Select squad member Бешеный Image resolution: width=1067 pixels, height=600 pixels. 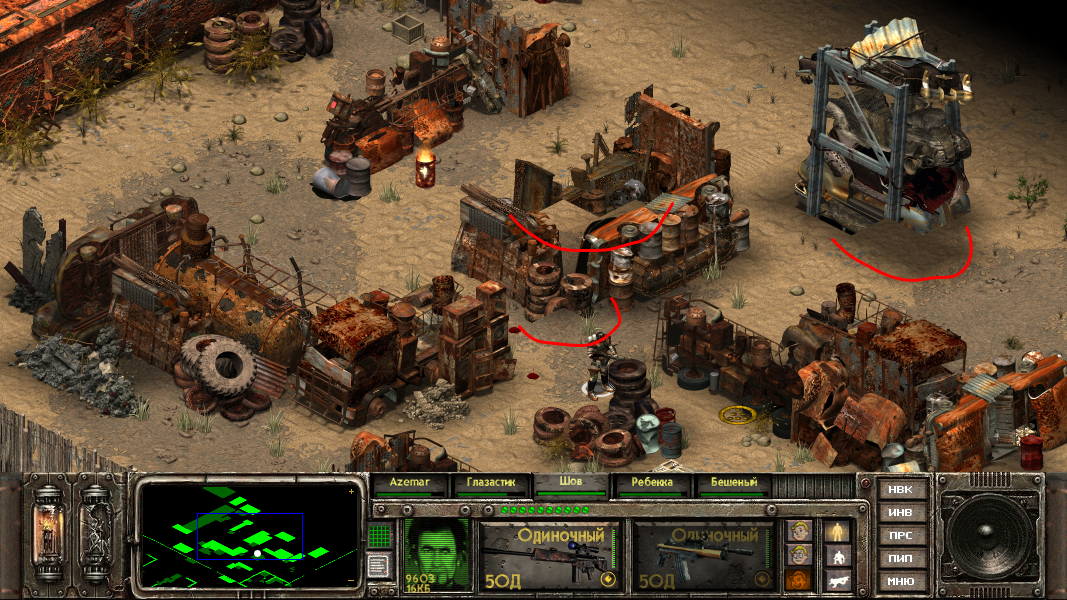coord(734,482)
